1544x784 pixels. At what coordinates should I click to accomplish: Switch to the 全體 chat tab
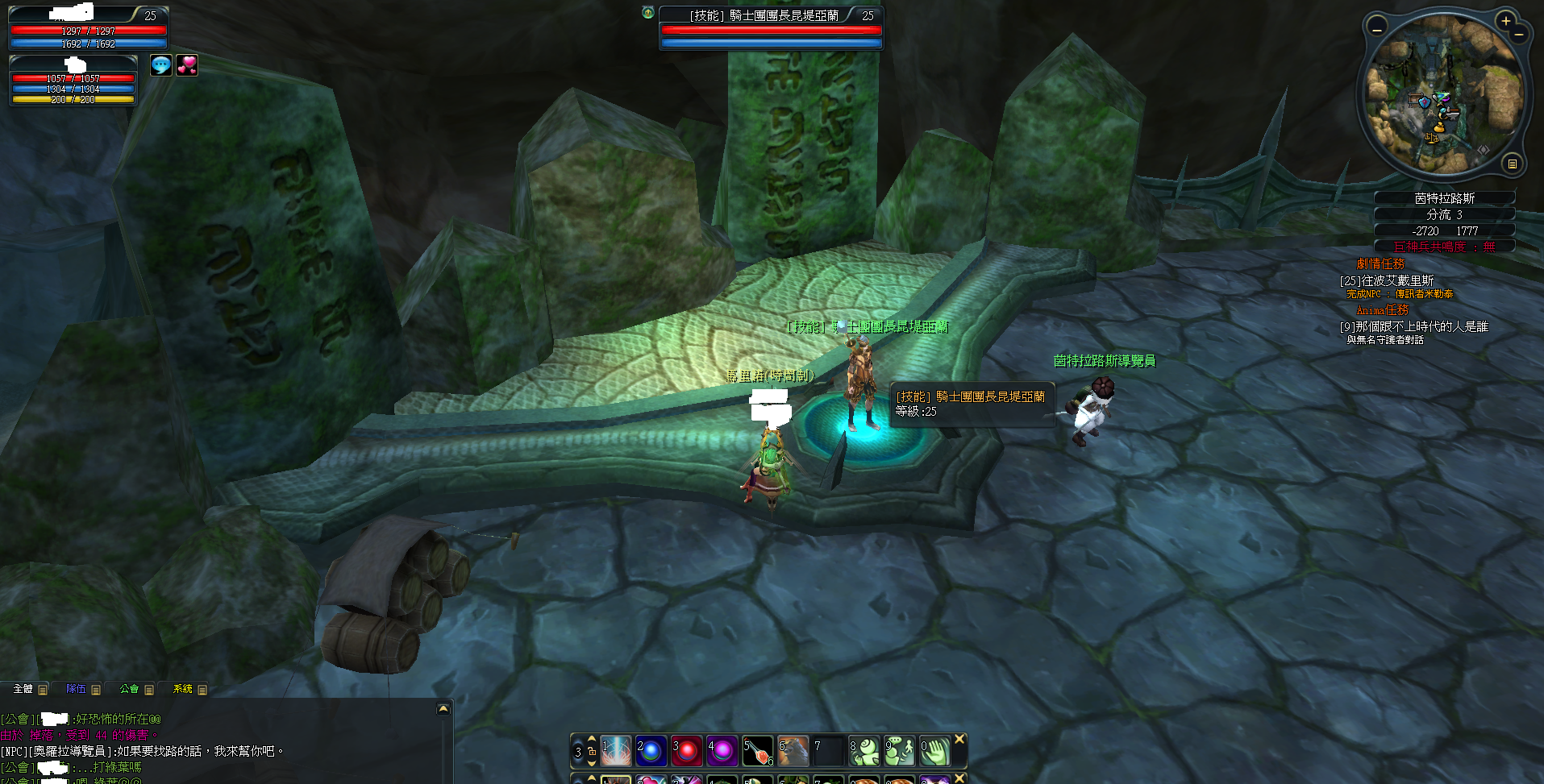[x=23, y=689]
